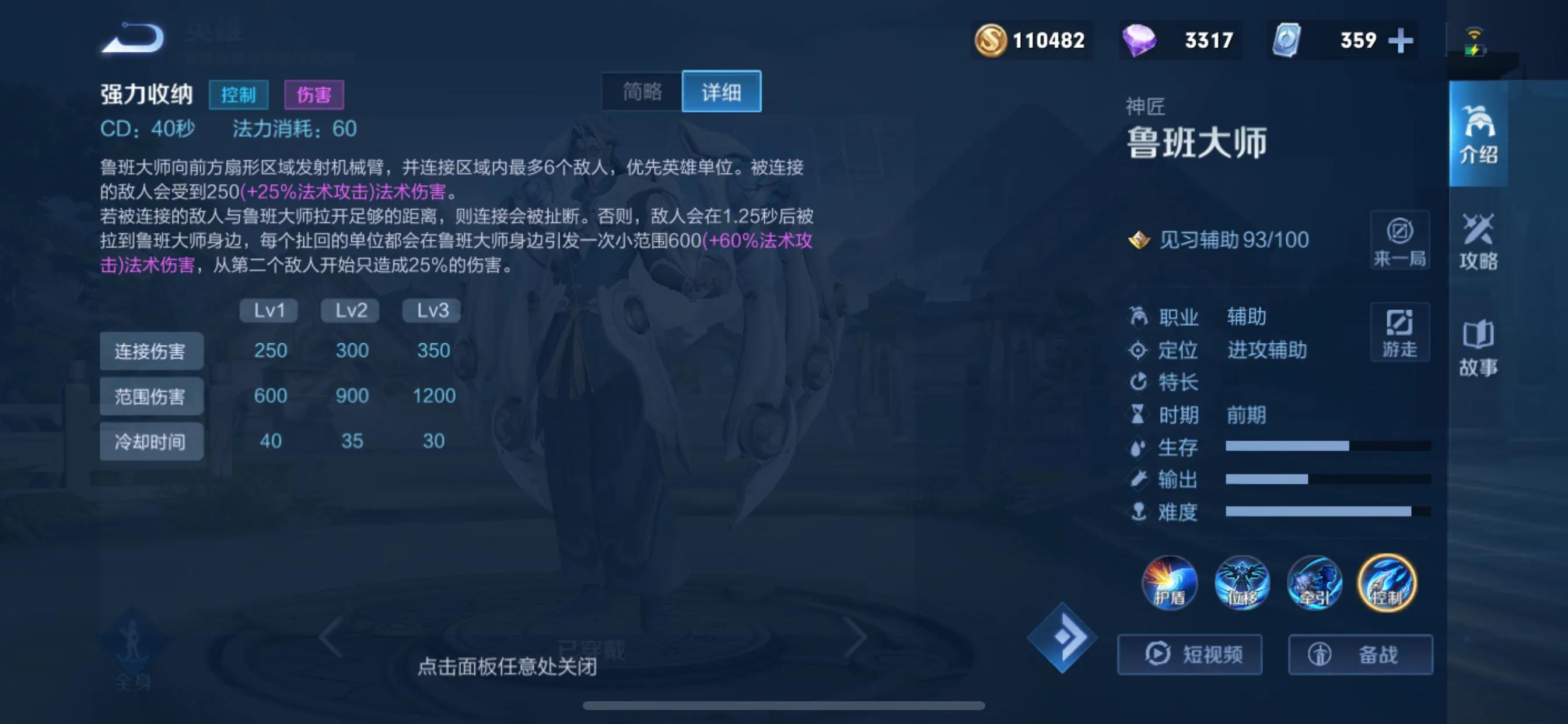This screenshot has height=724, width=1568.
Task: Click the 游走 roam position icon
Action: [x=1399, y=332]
